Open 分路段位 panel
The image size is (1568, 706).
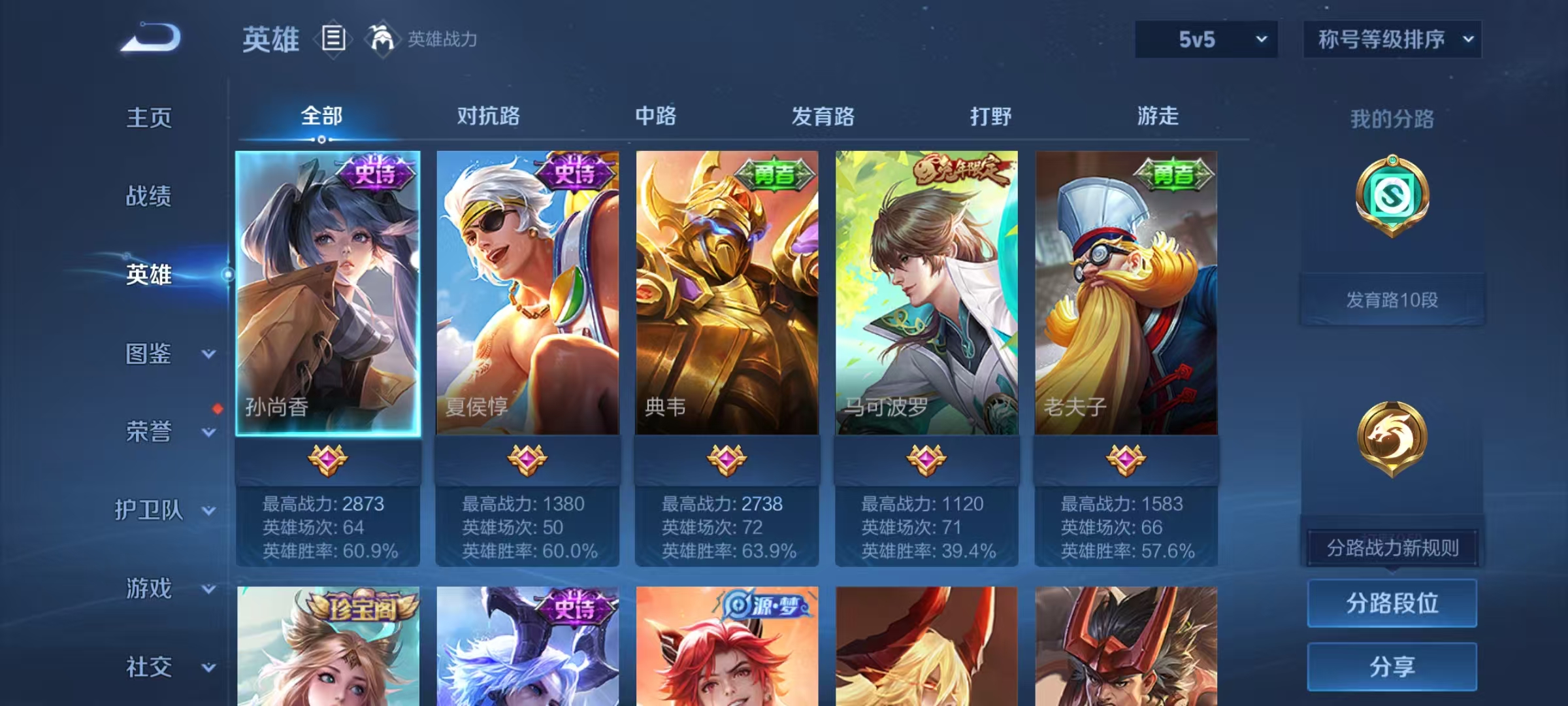(1392, 603)
